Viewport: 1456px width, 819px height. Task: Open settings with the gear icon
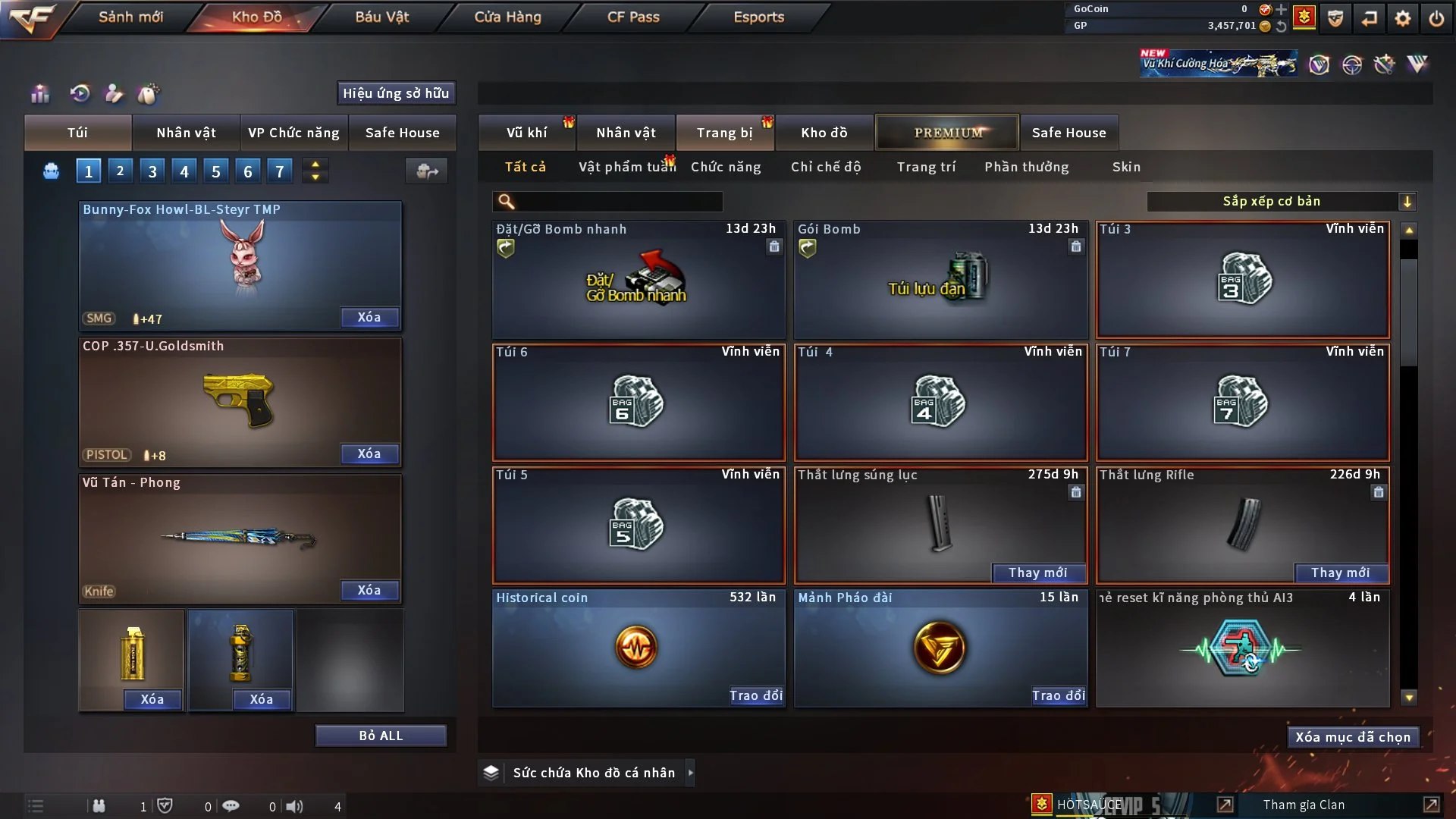pyautogui.click(x=1403, y=18)
